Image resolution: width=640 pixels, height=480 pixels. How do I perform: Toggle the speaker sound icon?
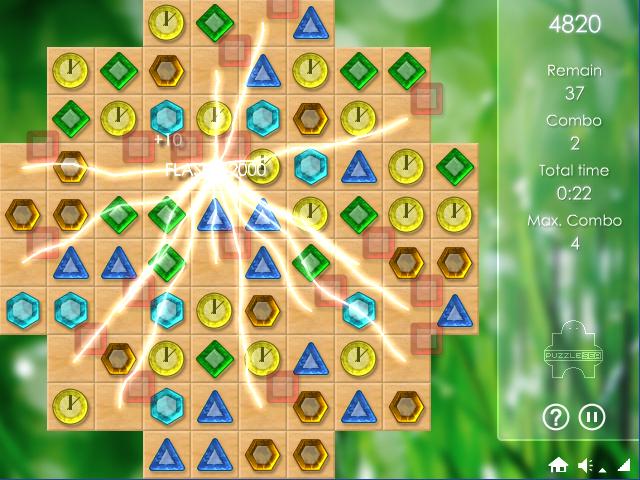(586, 465)
